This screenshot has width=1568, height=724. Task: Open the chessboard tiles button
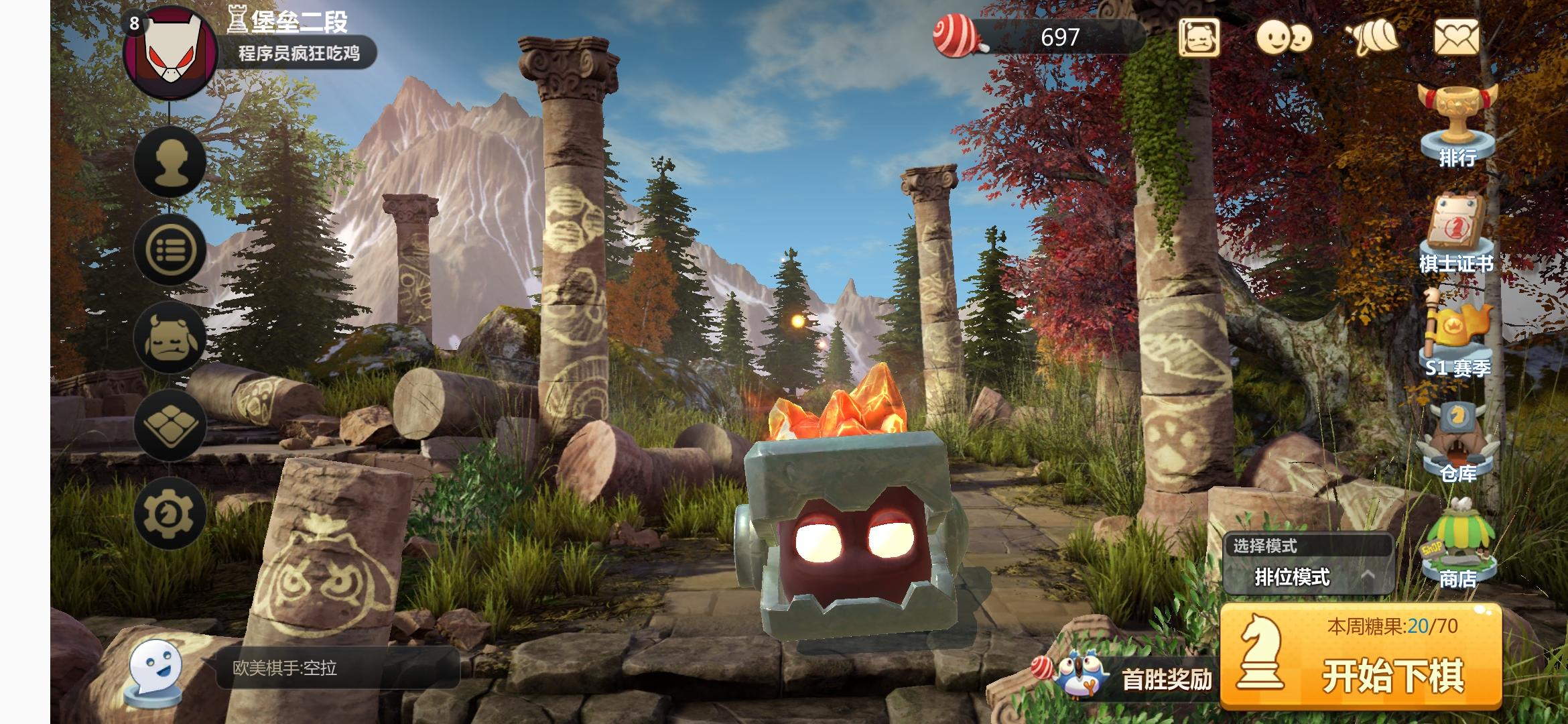[x=170, y=425]
